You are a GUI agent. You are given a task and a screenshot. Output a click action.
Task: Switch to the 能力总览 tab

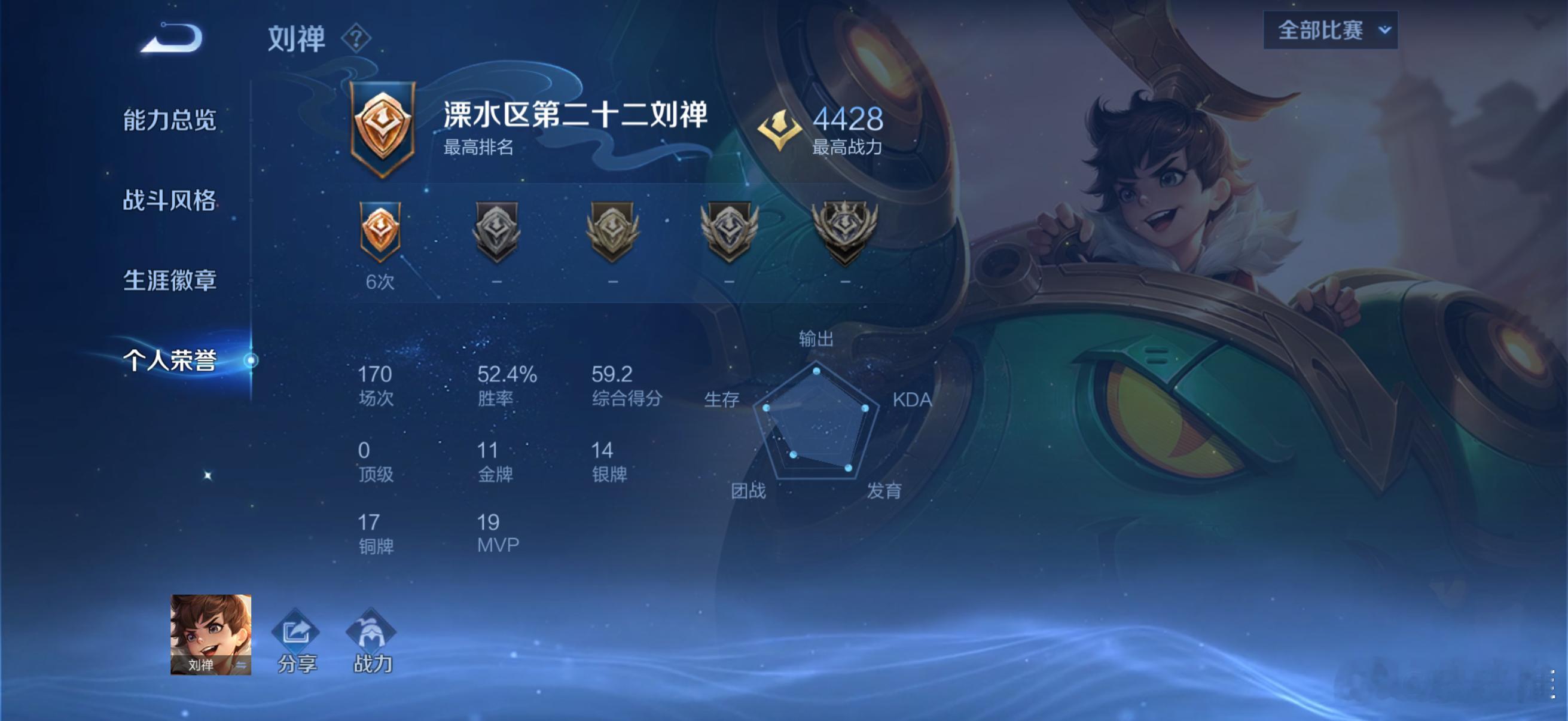[x=171, y=121]
